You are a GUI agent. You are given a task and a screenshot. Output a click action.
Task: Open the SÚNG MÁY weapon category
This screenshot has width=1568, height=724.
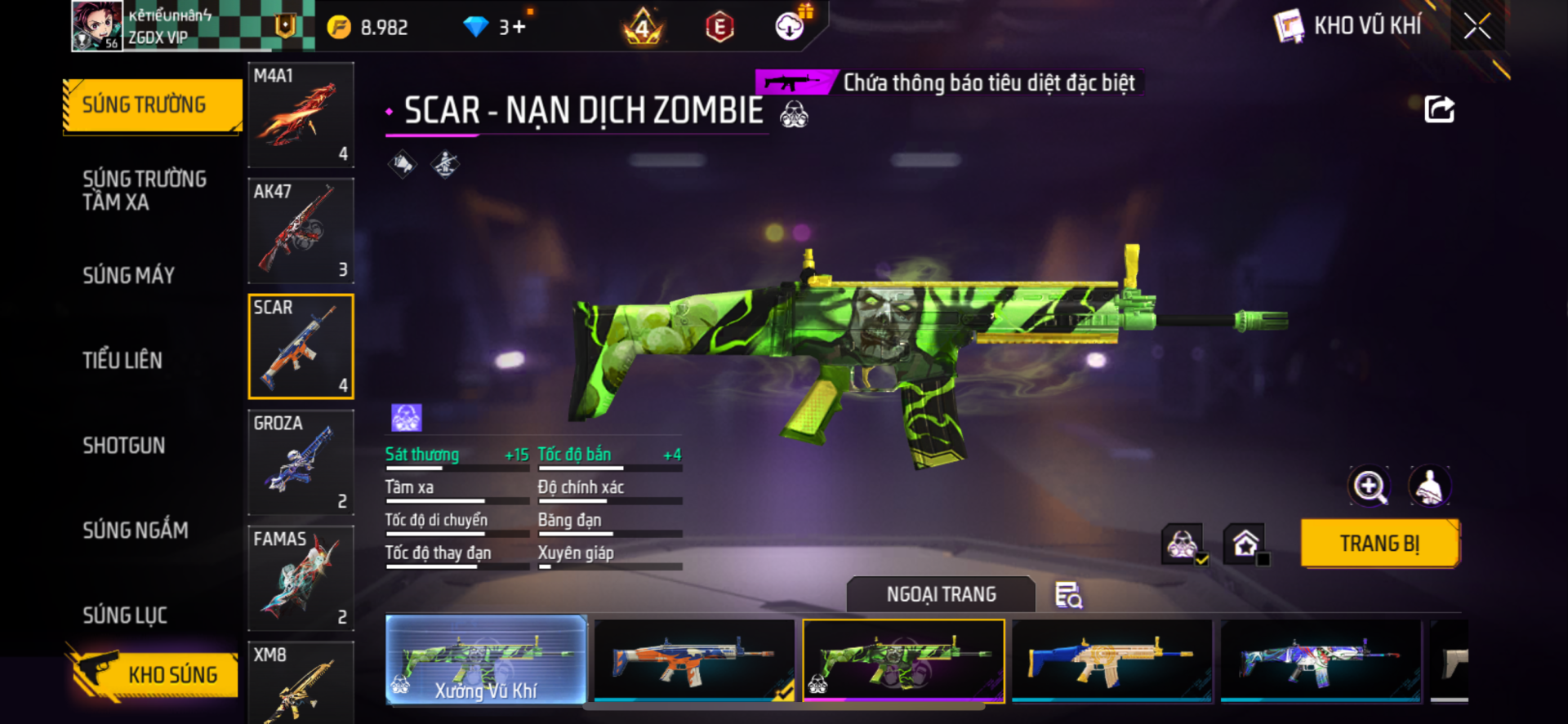point(129,276)
